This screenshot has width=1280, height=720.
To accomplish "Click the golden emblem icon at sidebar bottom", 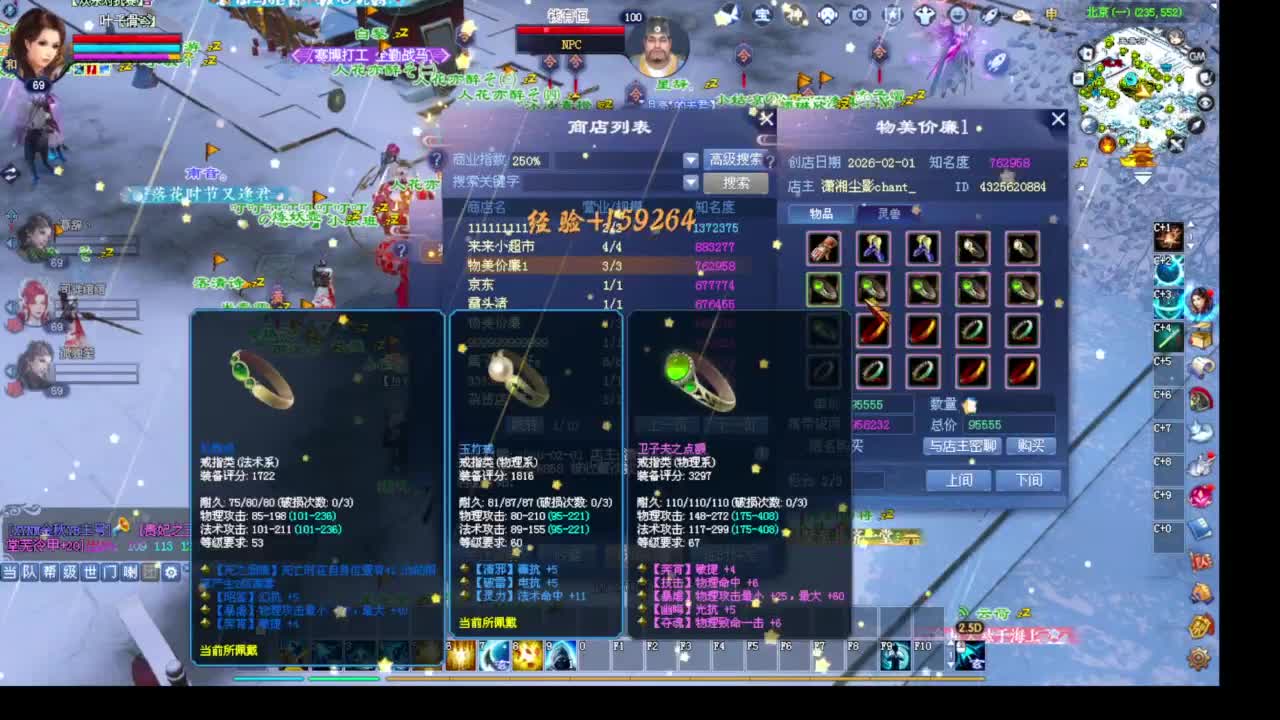I will click(1200, 624).
